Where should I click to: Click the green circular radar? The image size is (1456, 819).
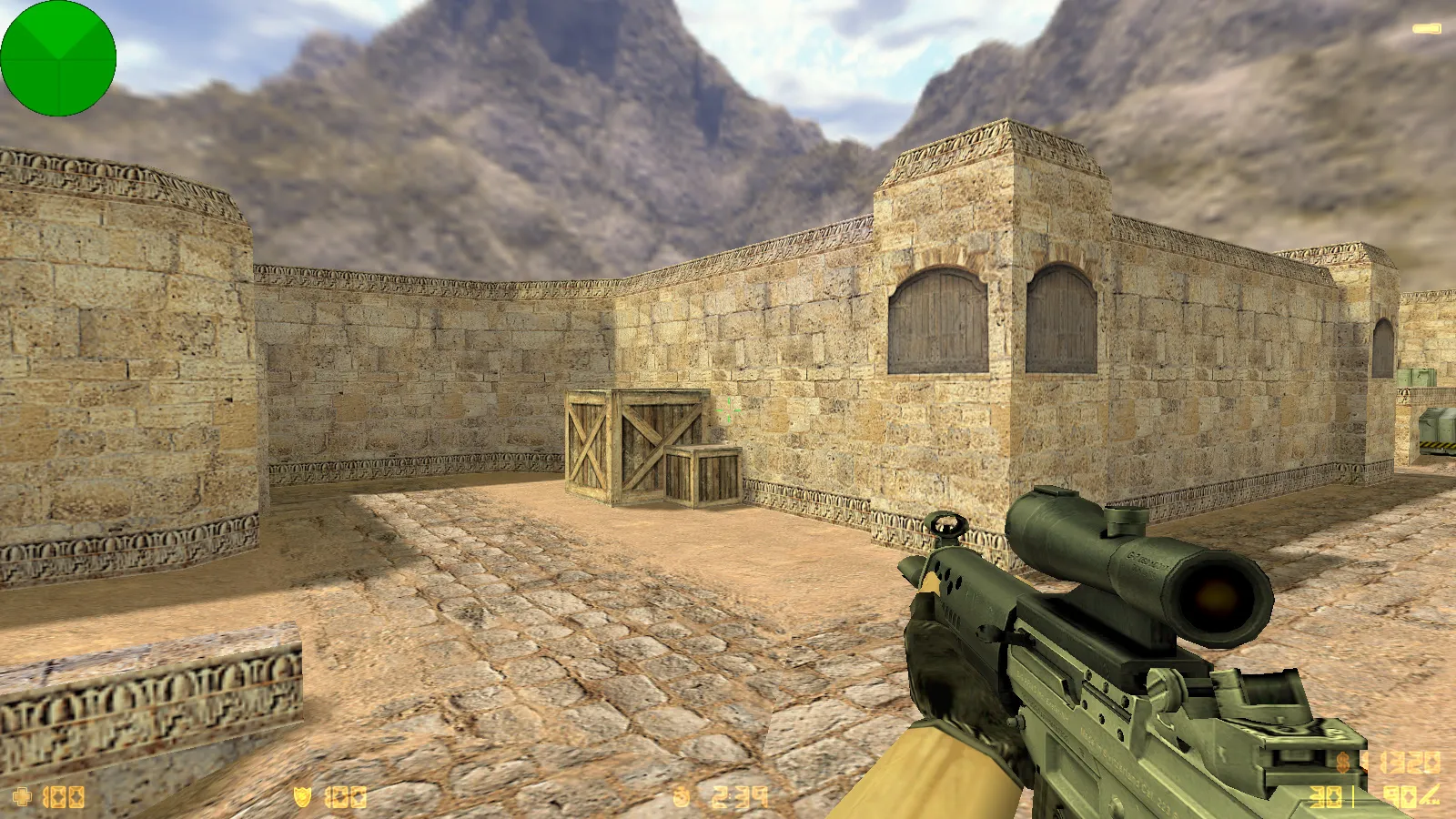(x=58, y=58)
